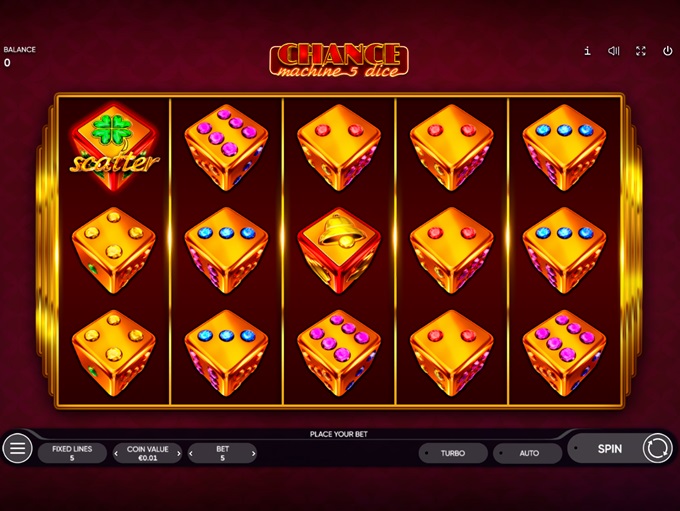Toggle Turbo mode
This screenshot has width=680, height=511.
[453, 453]
